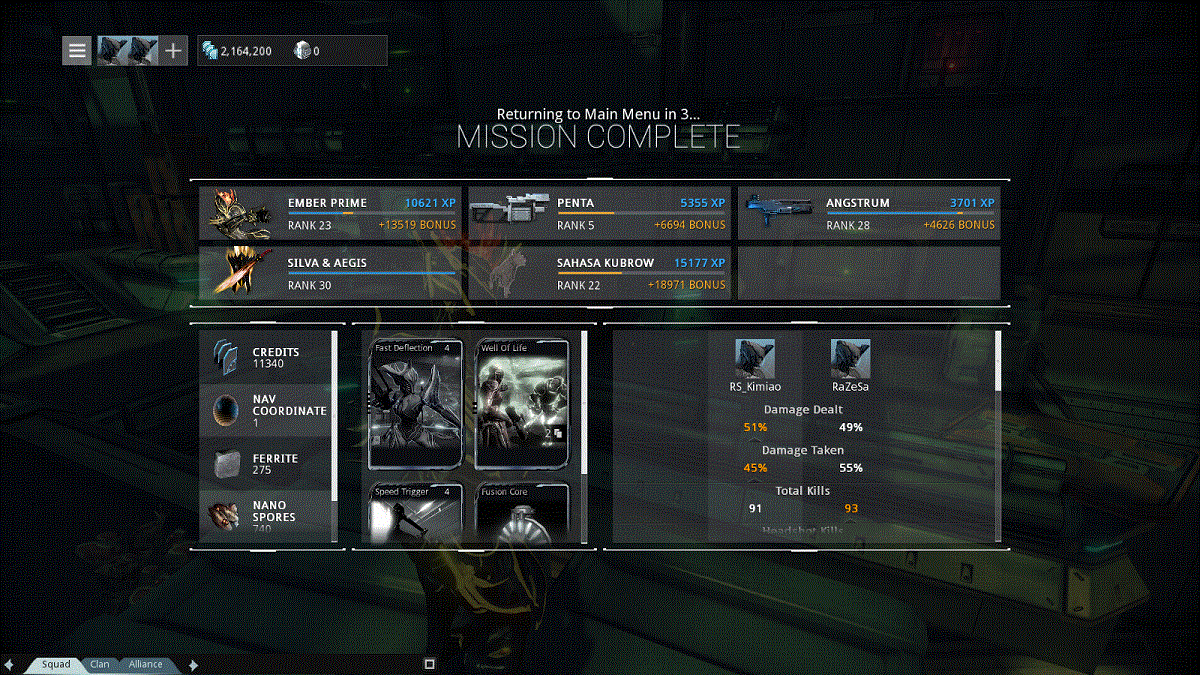Click the chat window toggle at screen bottom
The image size is (1200, 675).
point(429,663)
